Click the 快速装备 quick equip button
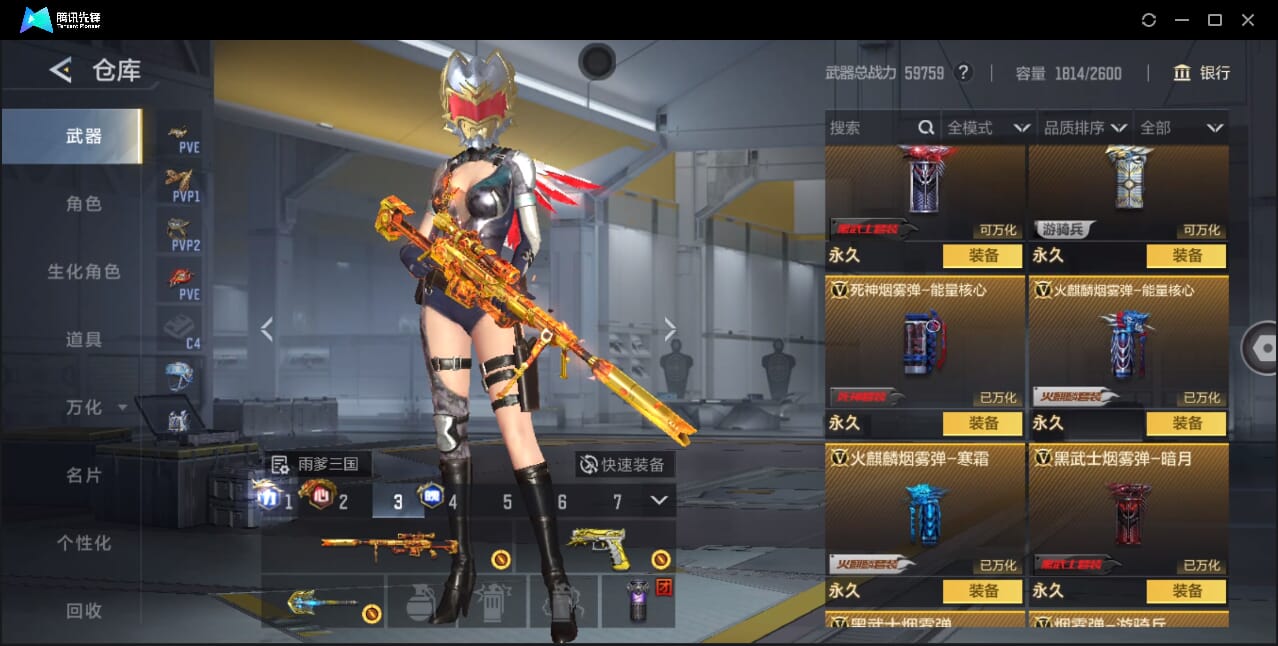The image size is (1278, 646). pyautogui.click(x=622, y=464)
